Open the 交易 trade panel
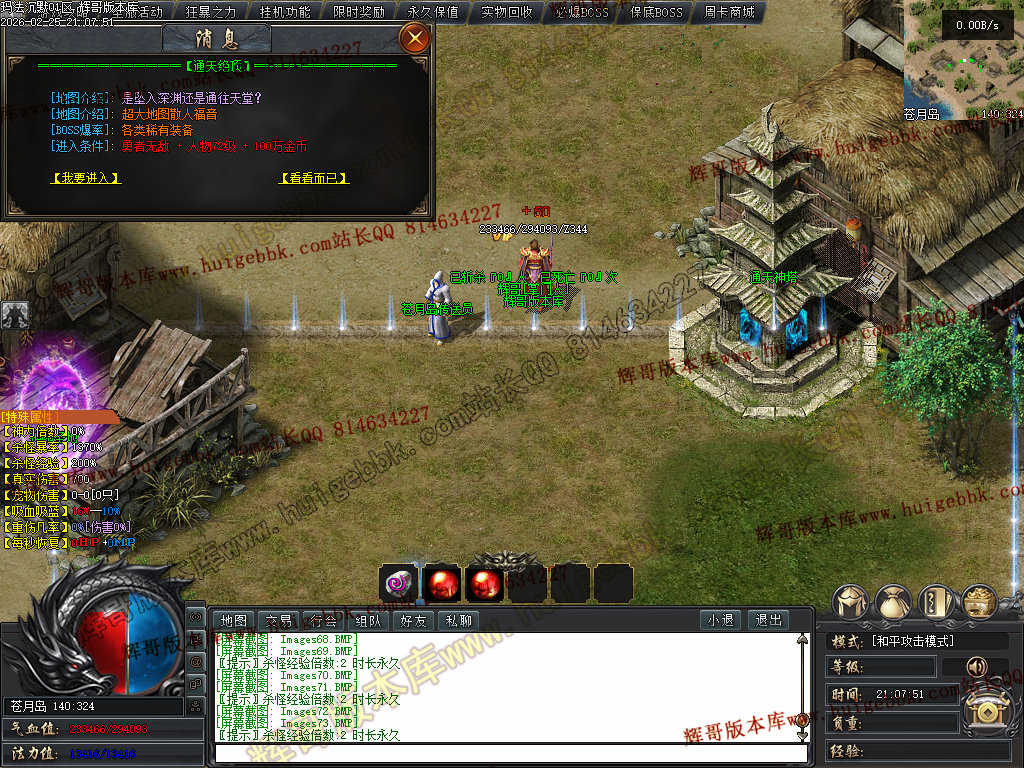The height and width of the screenshot is (768, 1024). coord(278,621)
